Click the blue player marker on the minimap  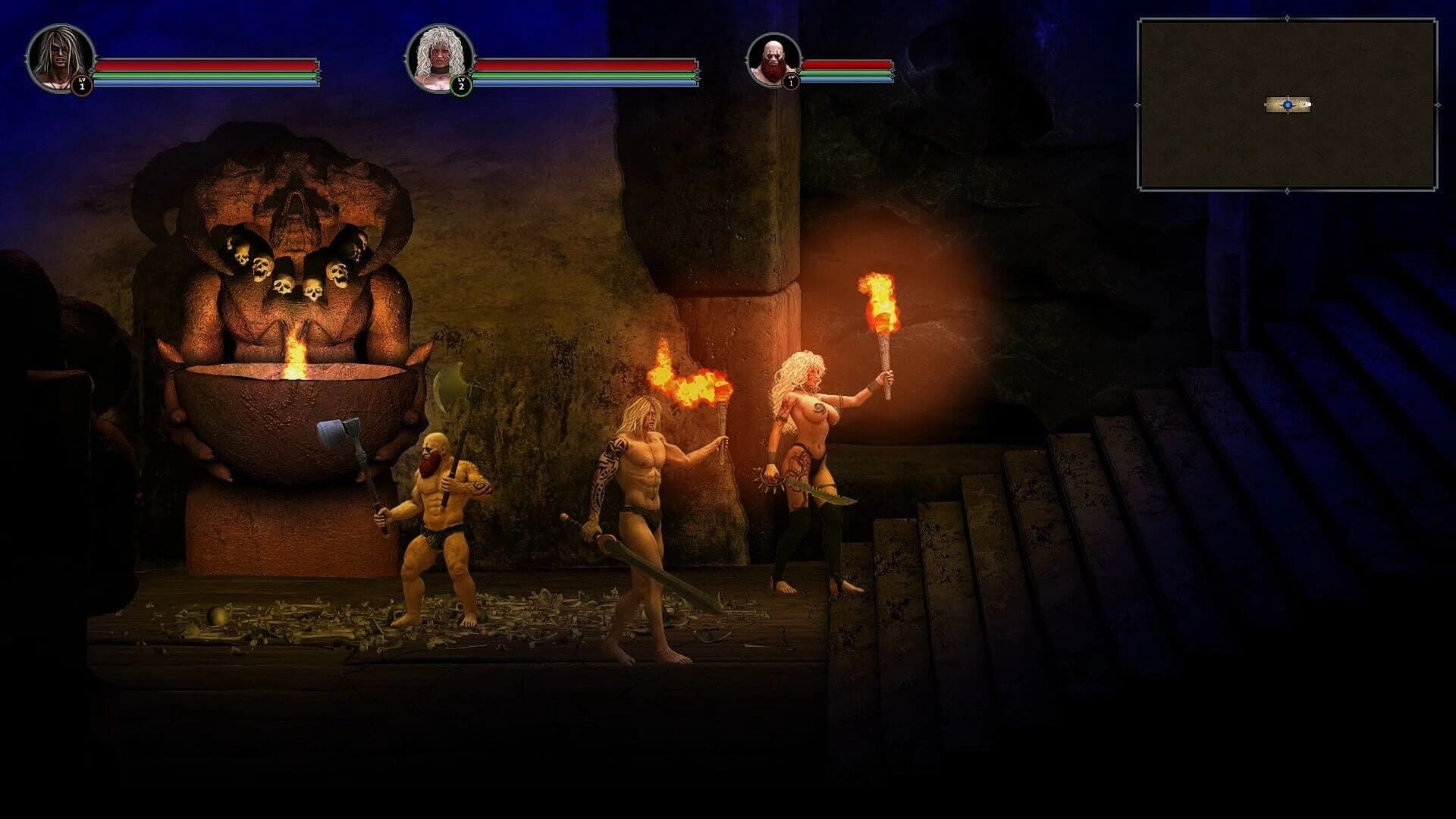click(1288, 104)
